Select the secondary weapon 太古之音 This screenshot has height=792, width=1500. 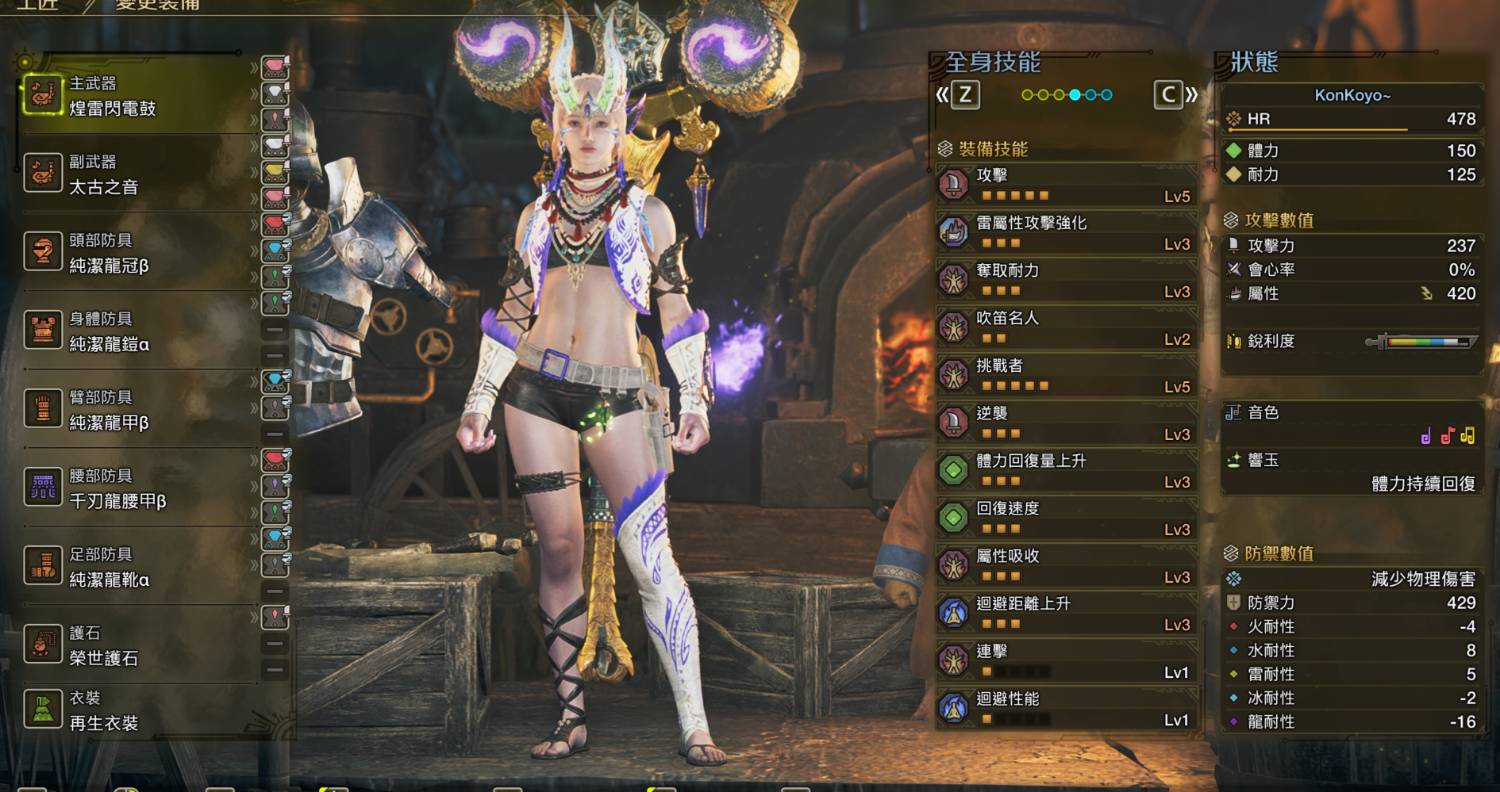135,174
